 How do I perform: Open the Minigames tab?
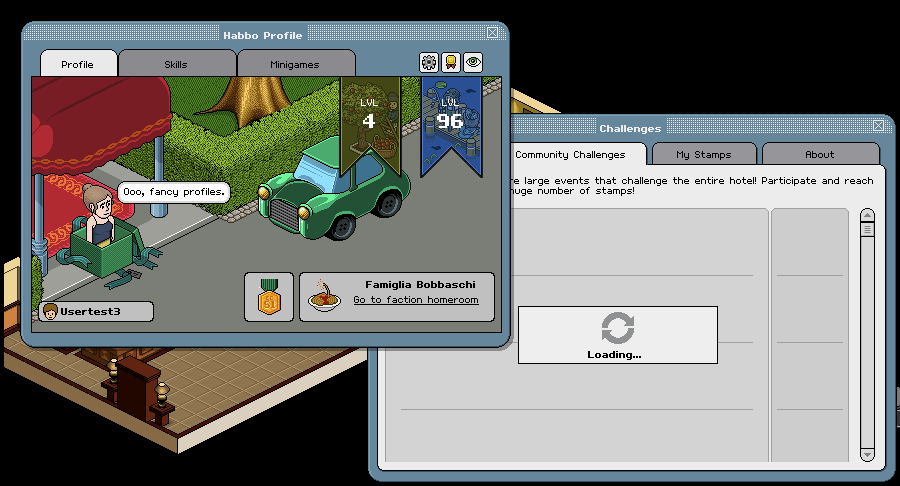(295, 64)
